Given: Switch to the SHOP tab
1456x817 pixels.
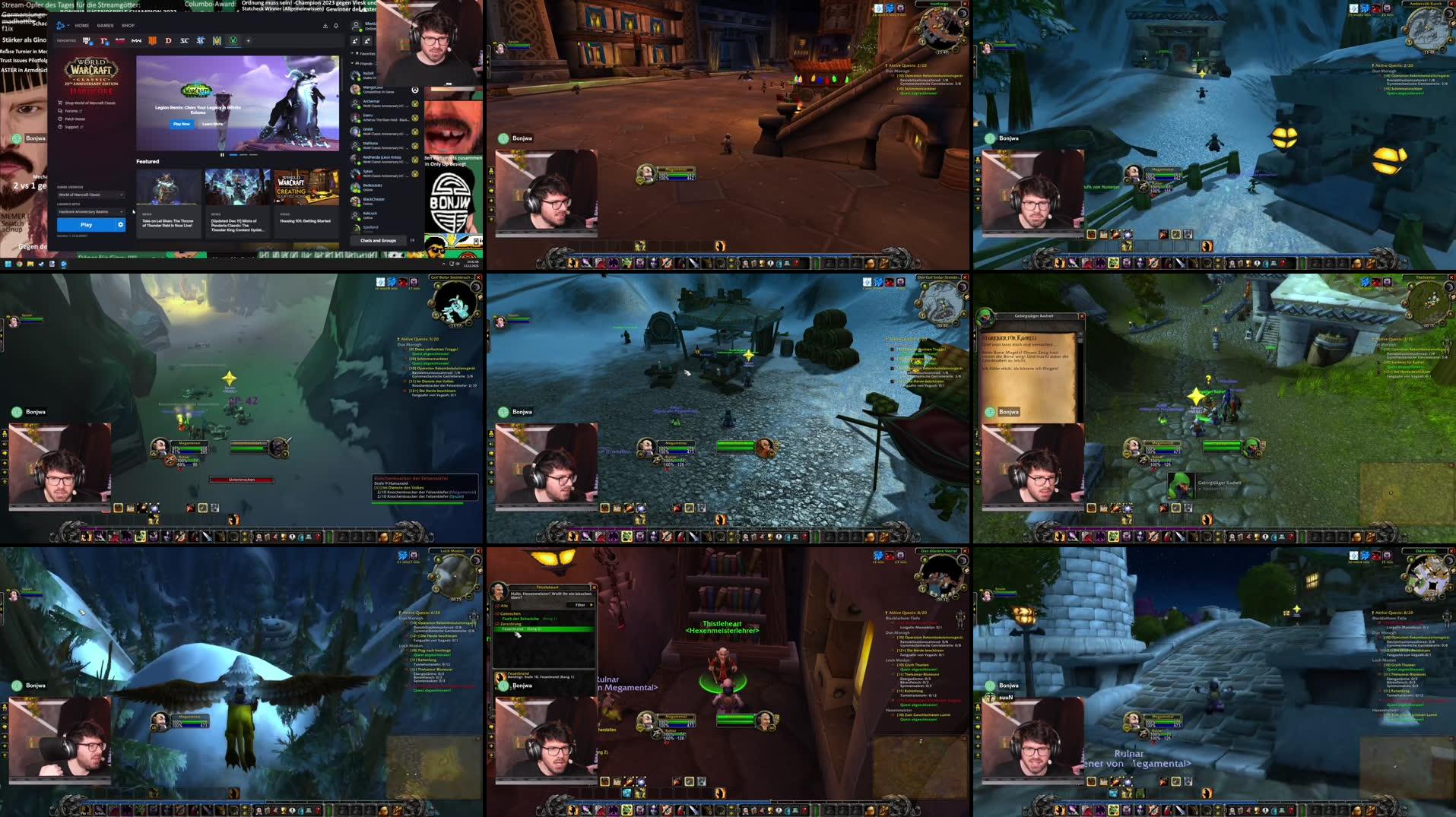Looking at the screenshot, I should (x=127, y=25).
